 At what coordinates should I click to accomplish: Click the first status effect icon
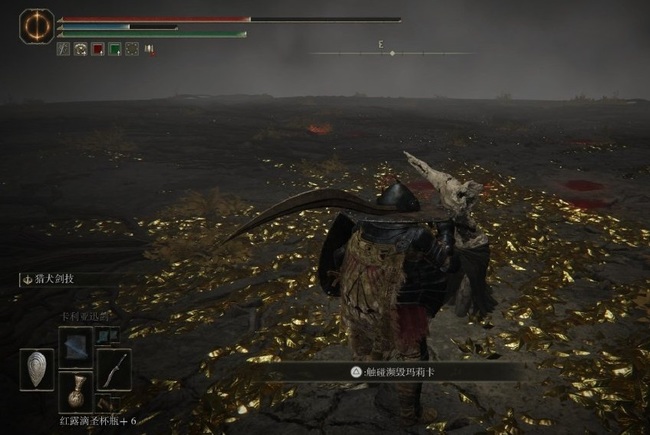tap(64, 48)
